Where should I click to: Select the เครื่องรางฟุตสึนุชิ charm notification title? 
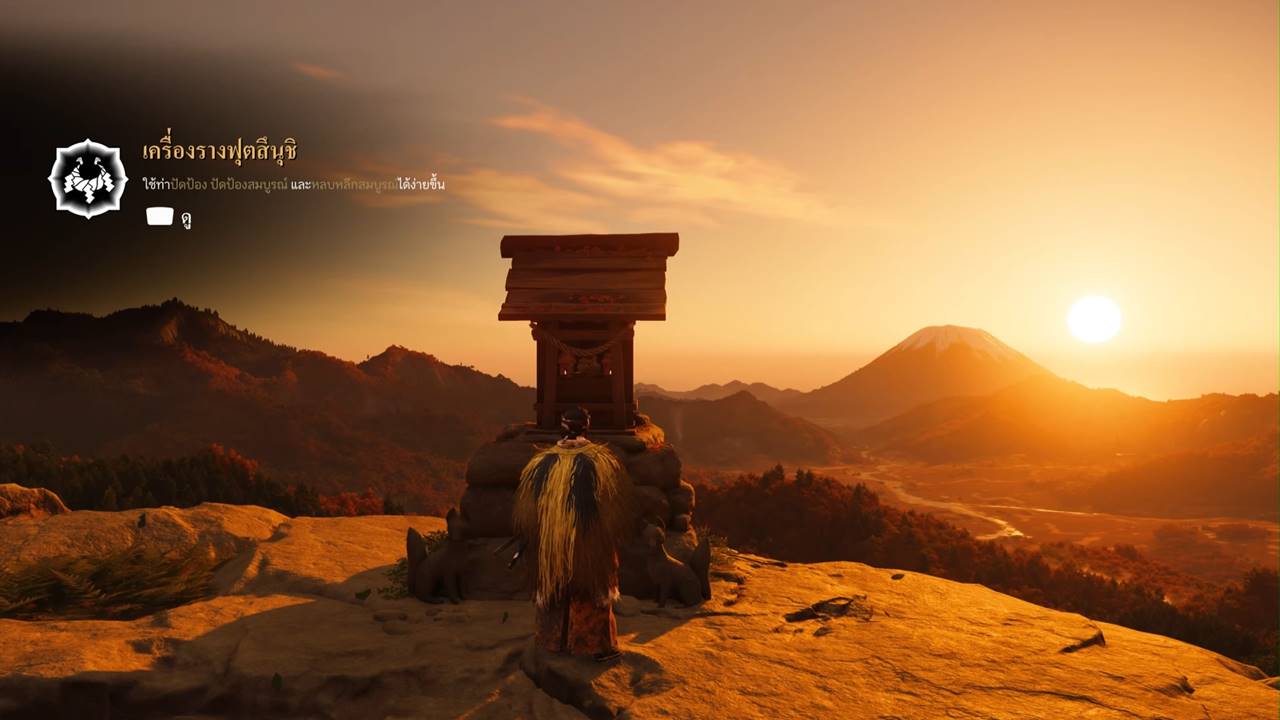[x=220, y=152]
